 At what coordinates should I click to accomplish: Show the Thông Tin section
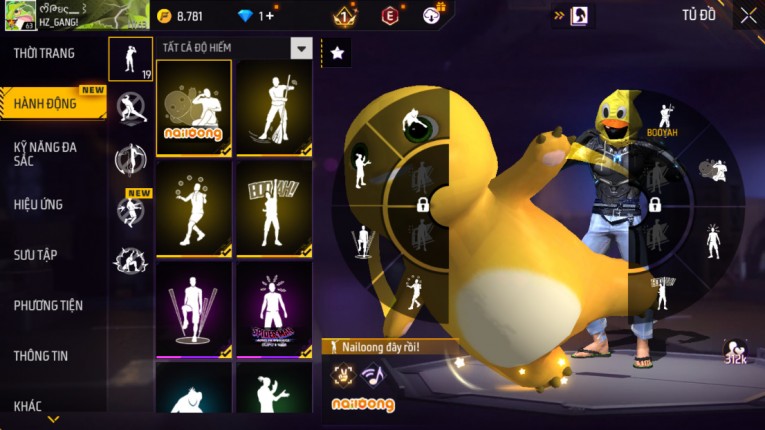point(41,355)
